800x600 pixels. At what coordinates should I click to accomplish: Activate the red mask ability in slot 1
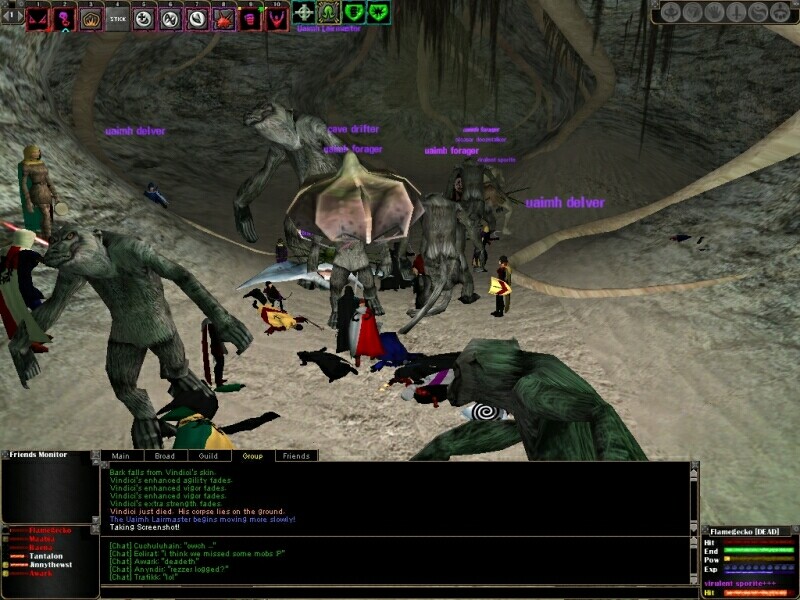pos(38,18)
